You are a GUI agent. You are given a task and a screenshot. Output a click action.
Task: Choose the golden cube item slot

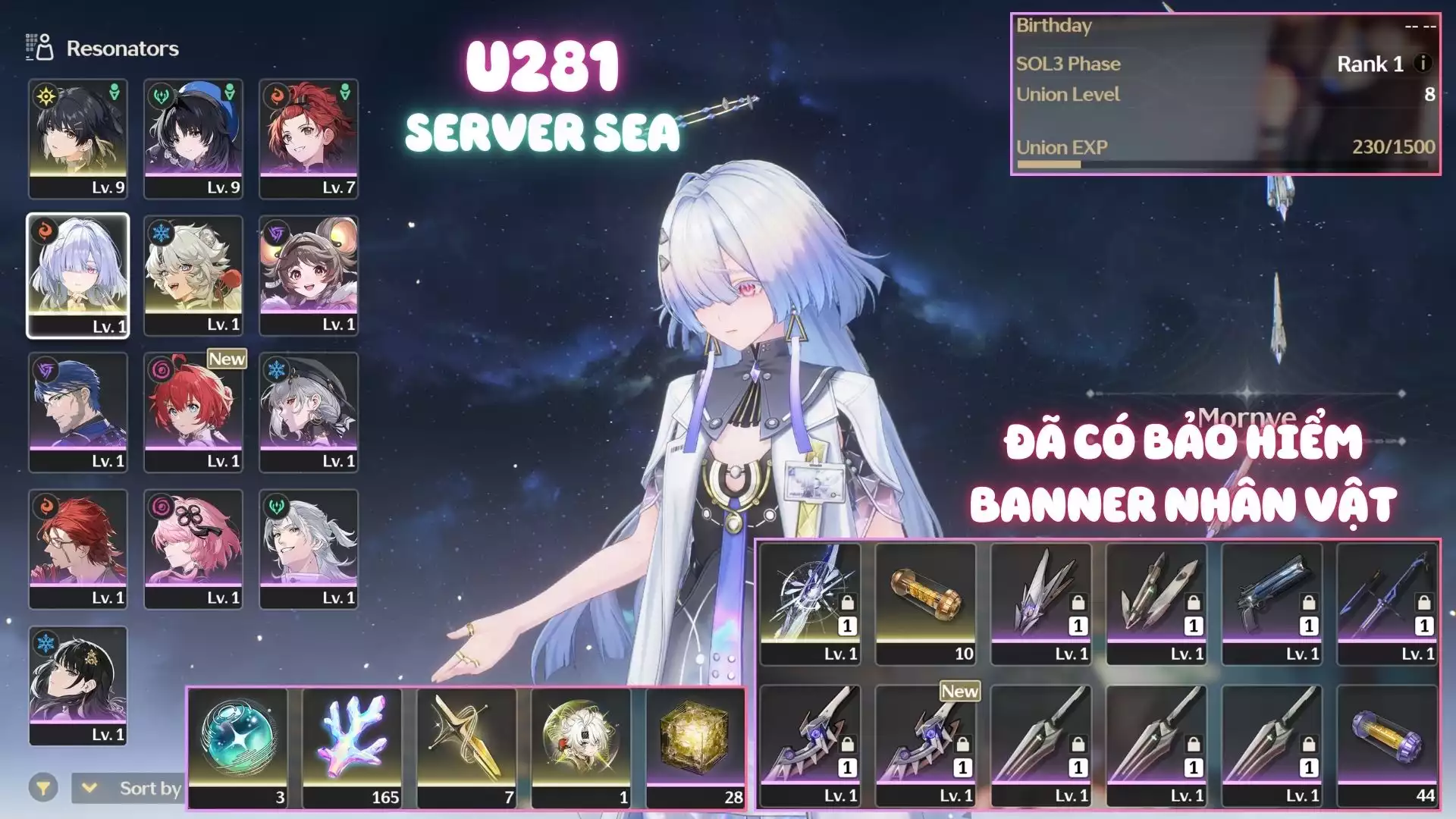tap(695, 747)
